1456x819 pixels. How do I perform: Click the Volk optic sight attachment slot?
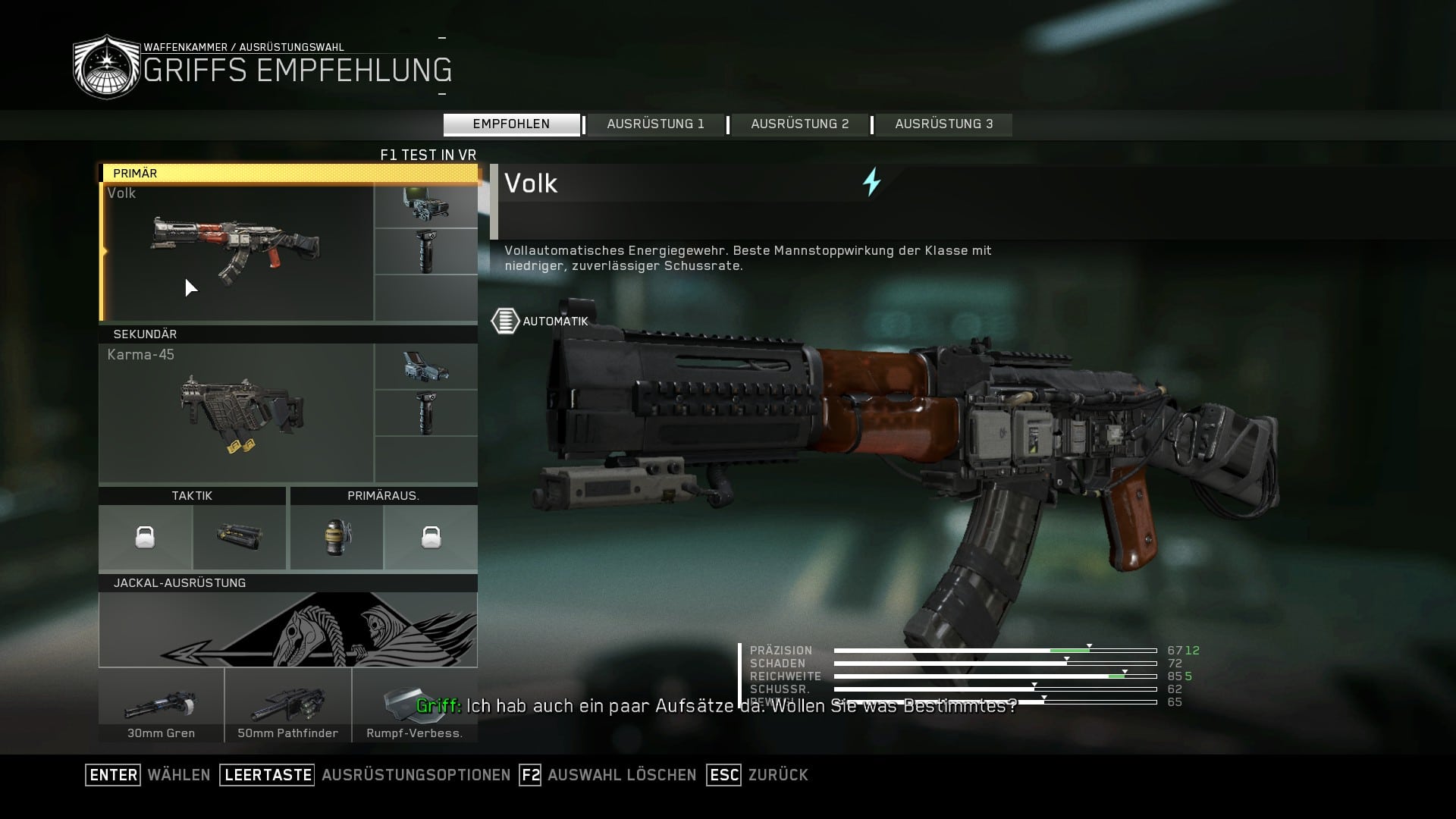pyautogui.click(x=425, y=206)
